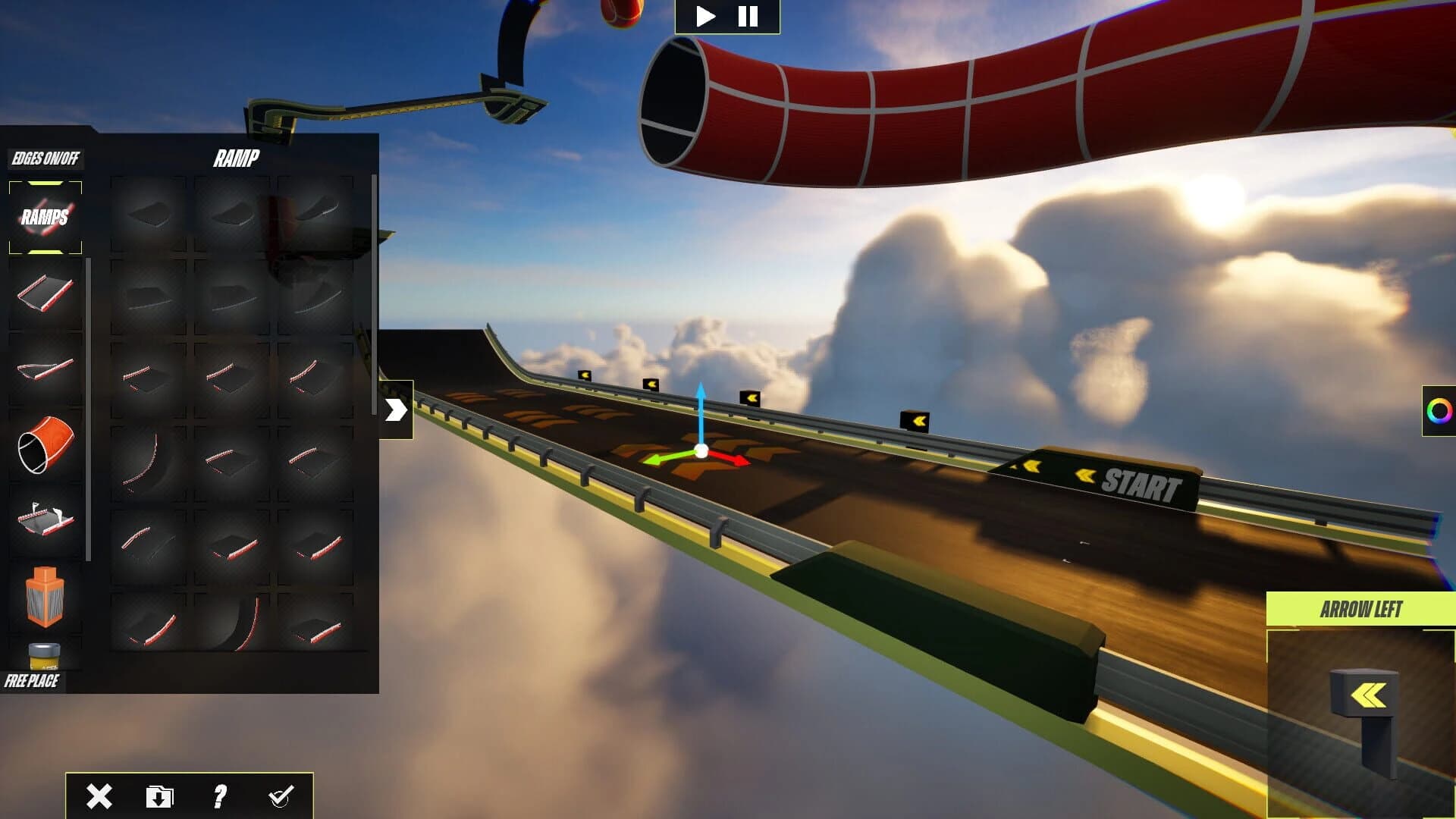Expand the RAMPS category selector

(45, 216)
